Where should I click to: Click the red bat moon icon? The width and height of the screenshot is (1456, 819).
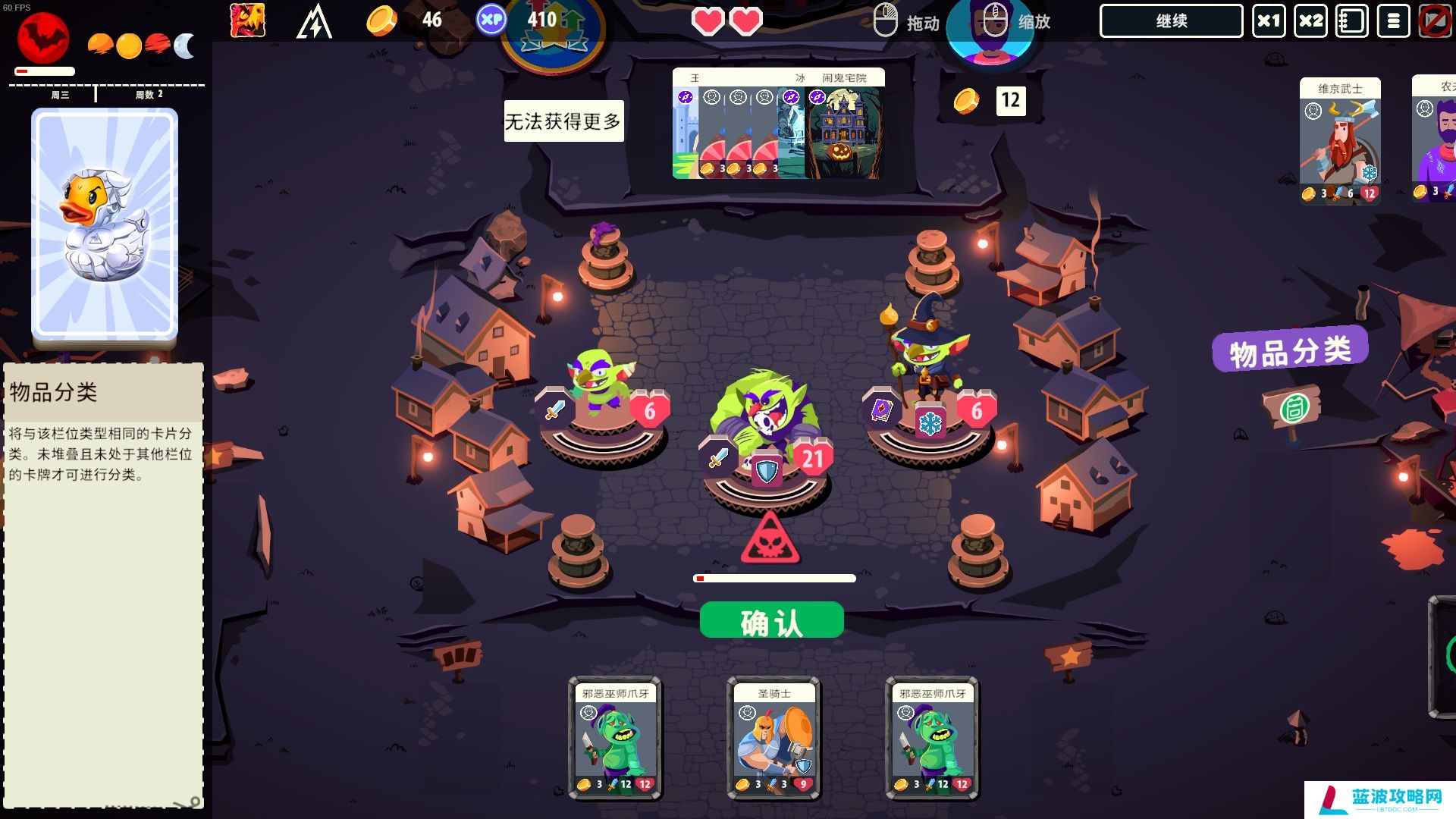click(43, 38)
